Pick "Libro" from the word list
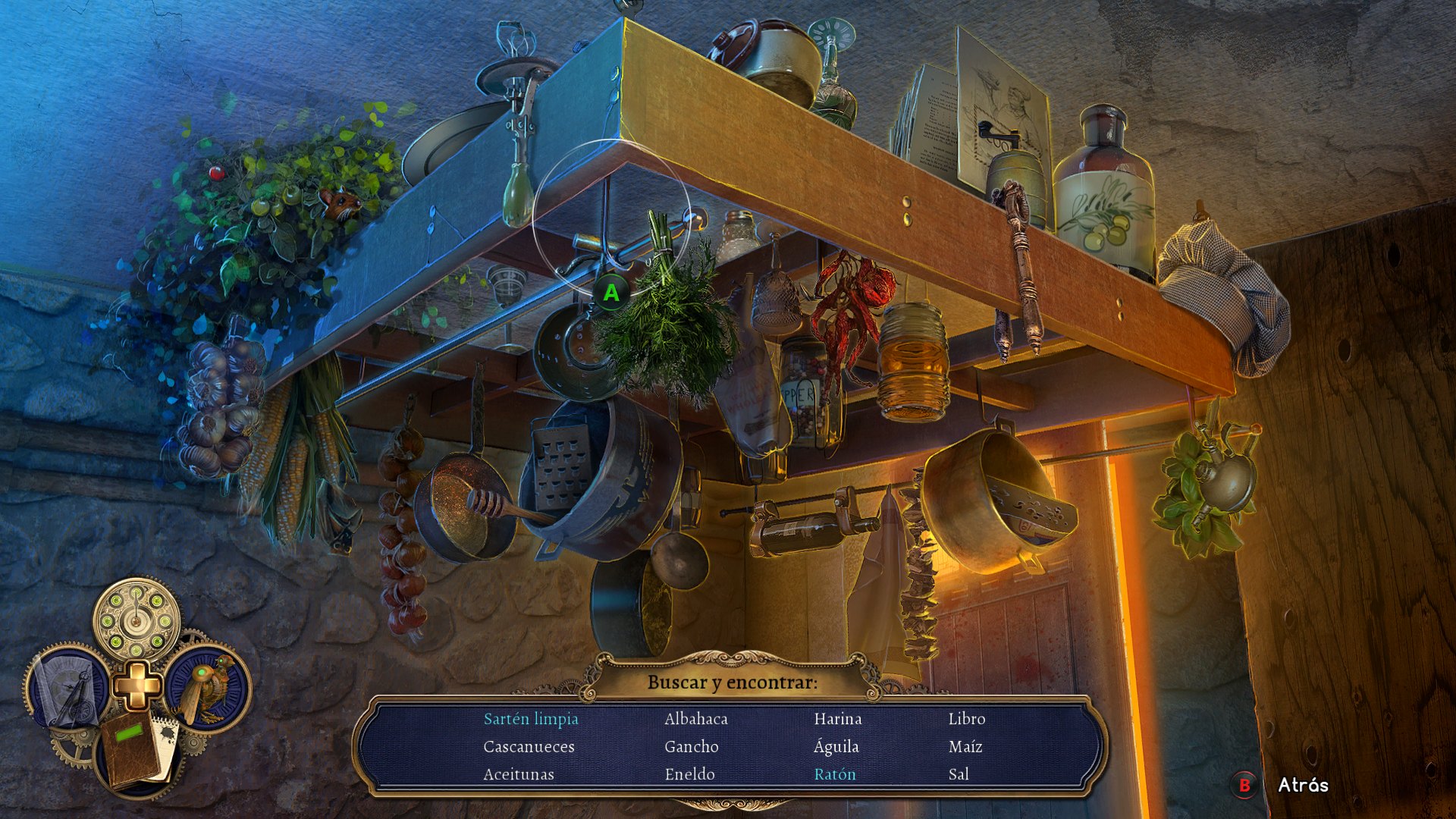 click(x=966, y=719)
